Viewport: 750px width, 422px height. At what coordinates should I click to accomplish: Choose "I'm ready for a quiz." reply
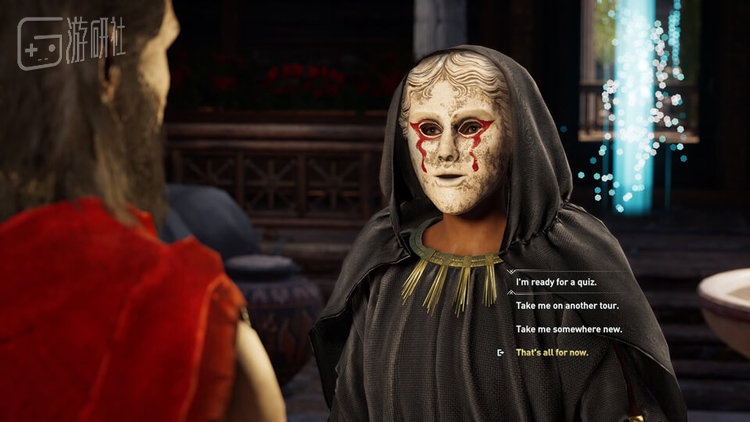[x=553, y=282]
